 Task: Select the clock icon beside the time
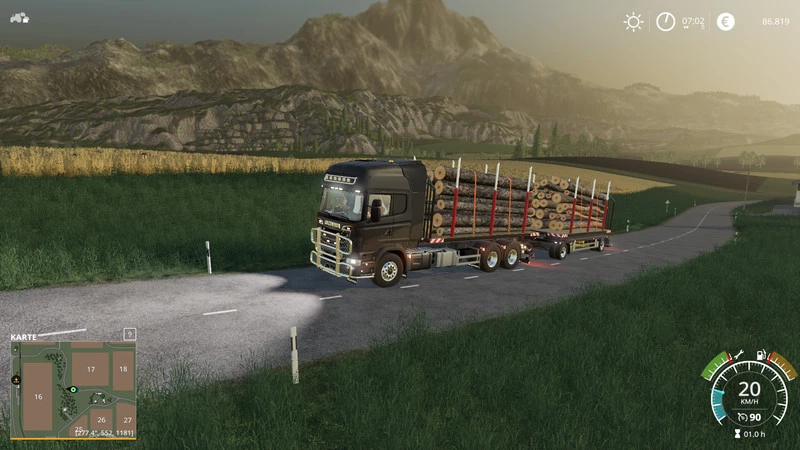click(x=665, y=22)
